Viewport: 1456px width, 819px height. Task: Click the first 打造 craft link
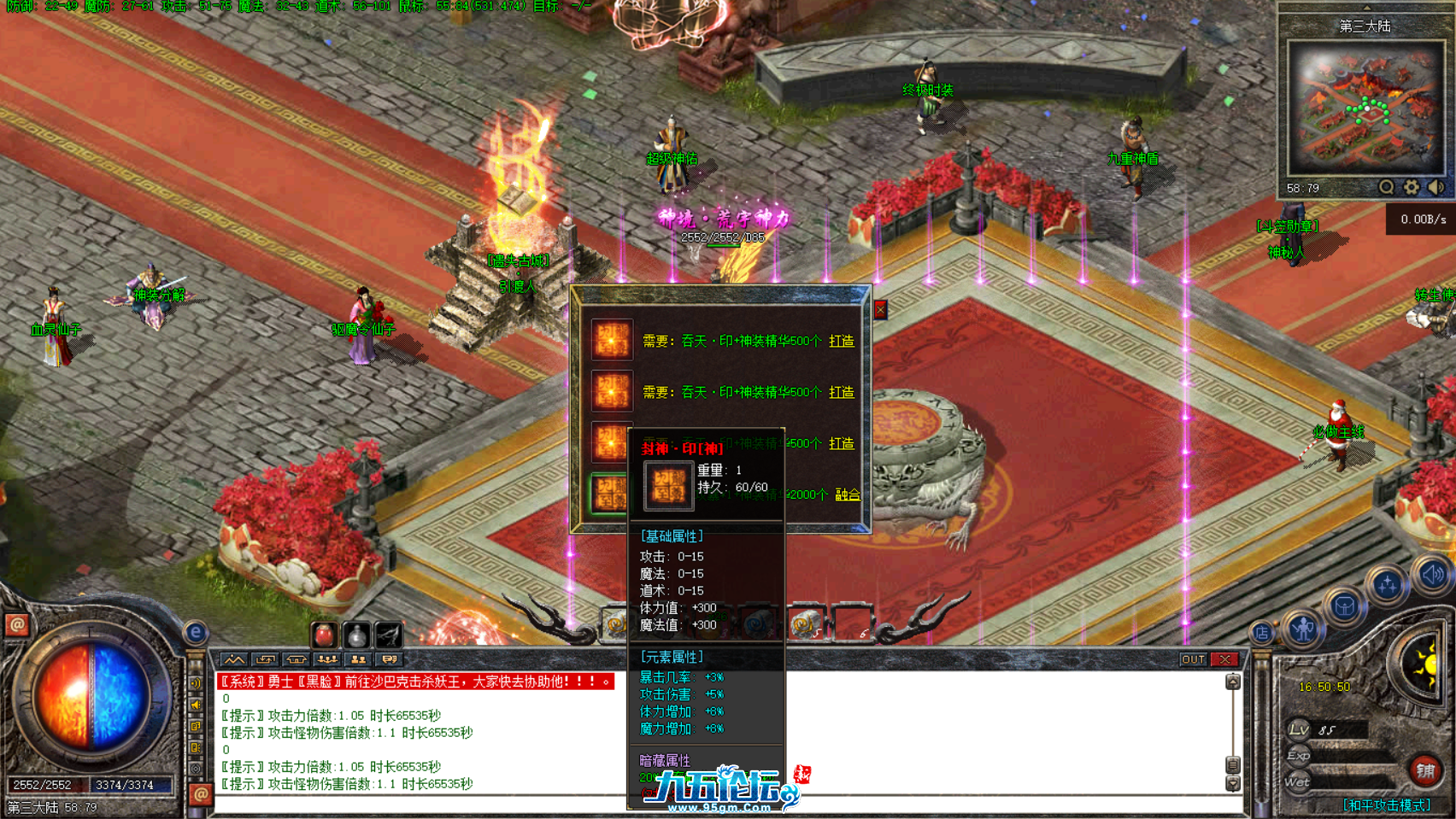(842, 342)
